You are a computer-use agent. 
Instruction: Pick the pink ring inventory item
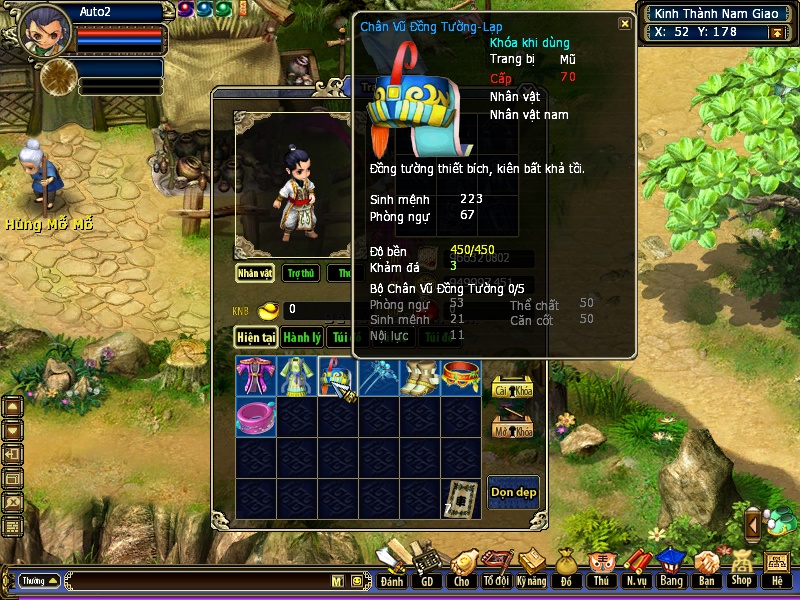[256, 416]
